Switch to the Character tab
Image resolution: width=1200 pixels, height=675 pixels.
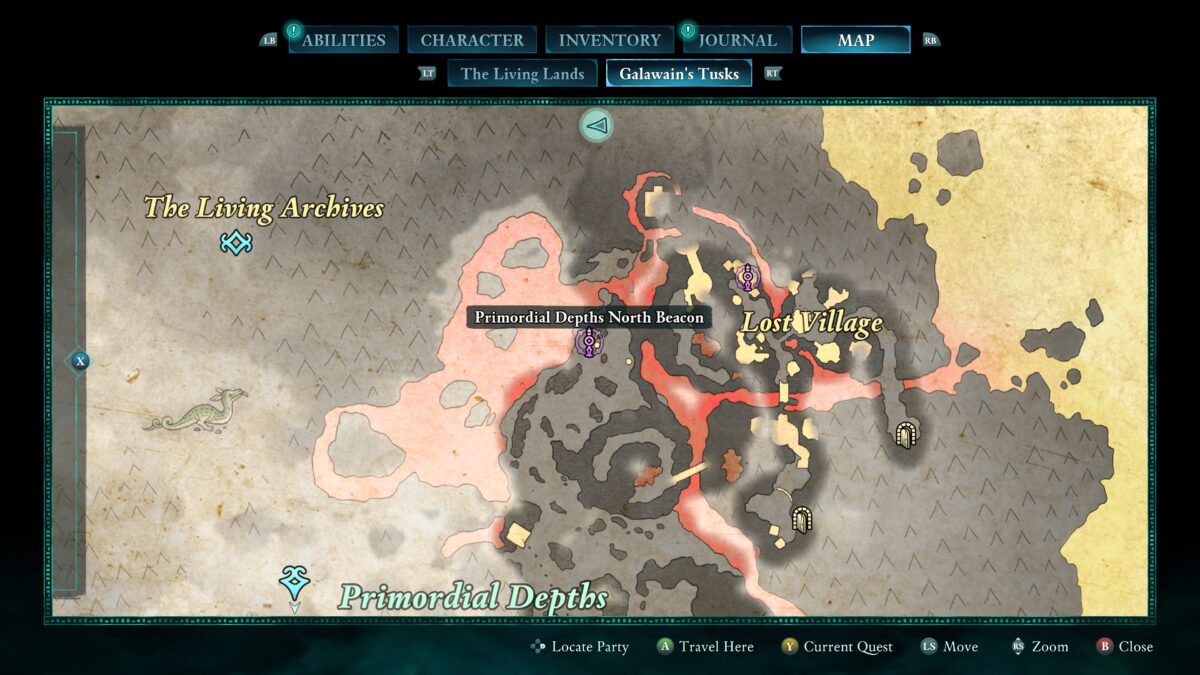pyautogui.click(x=472, y=40)
